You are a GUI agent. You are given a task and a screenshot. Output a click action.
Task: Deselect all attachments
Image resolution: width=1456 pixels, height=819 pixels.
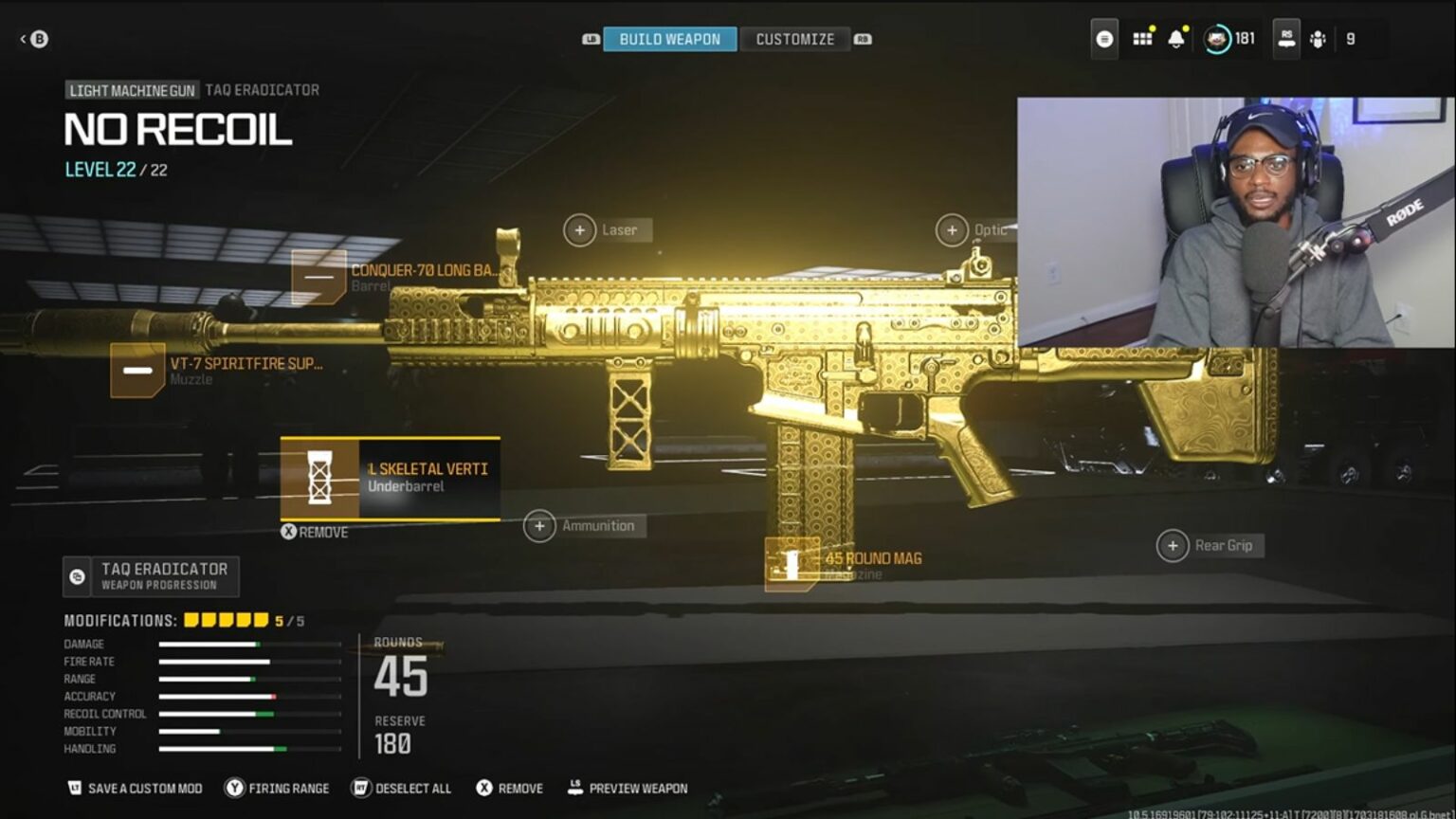401,788
